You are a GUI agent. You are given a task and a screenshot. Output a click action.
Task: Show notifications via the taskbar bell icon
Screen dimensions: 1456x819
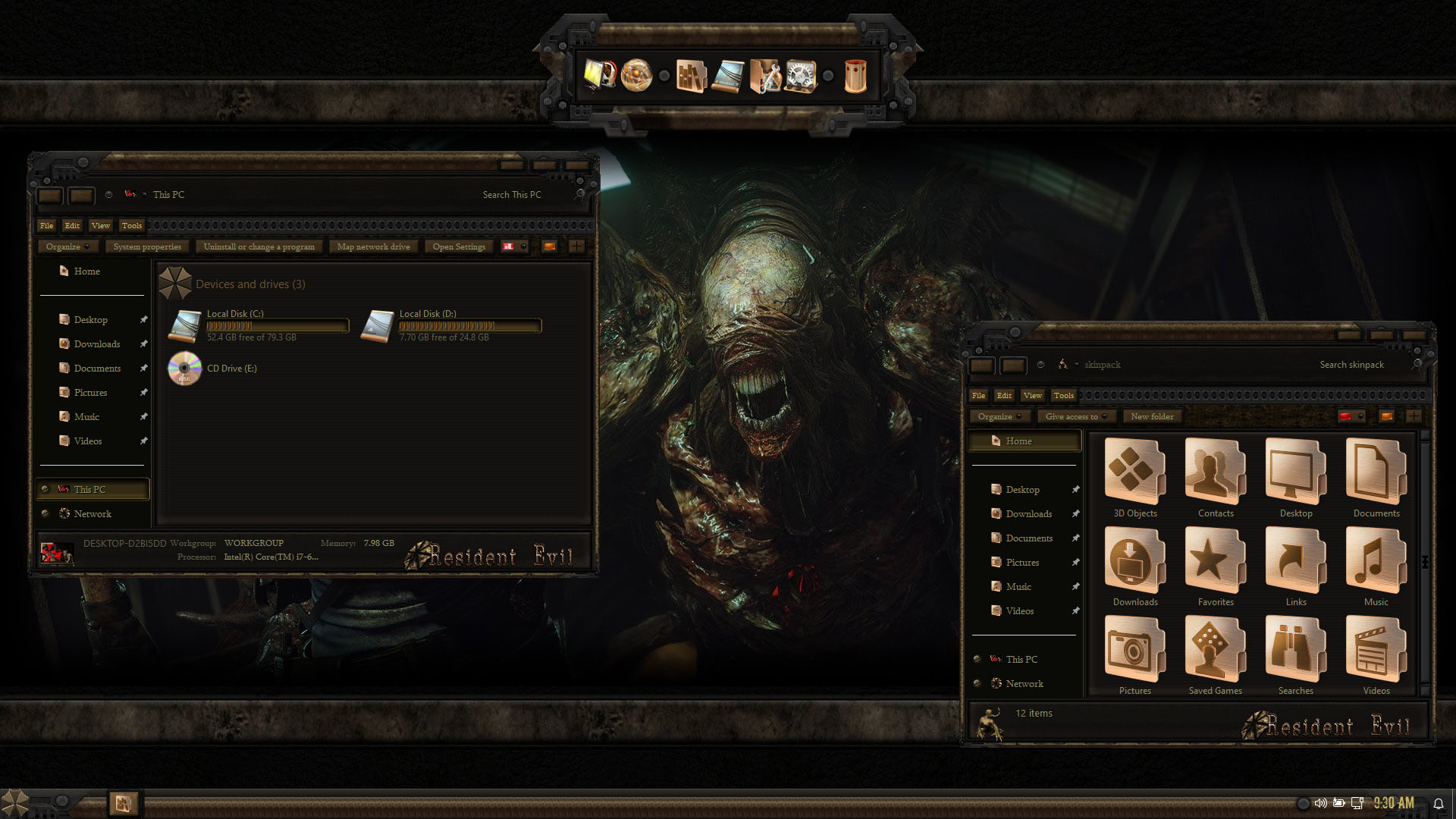coord(1438,804)
